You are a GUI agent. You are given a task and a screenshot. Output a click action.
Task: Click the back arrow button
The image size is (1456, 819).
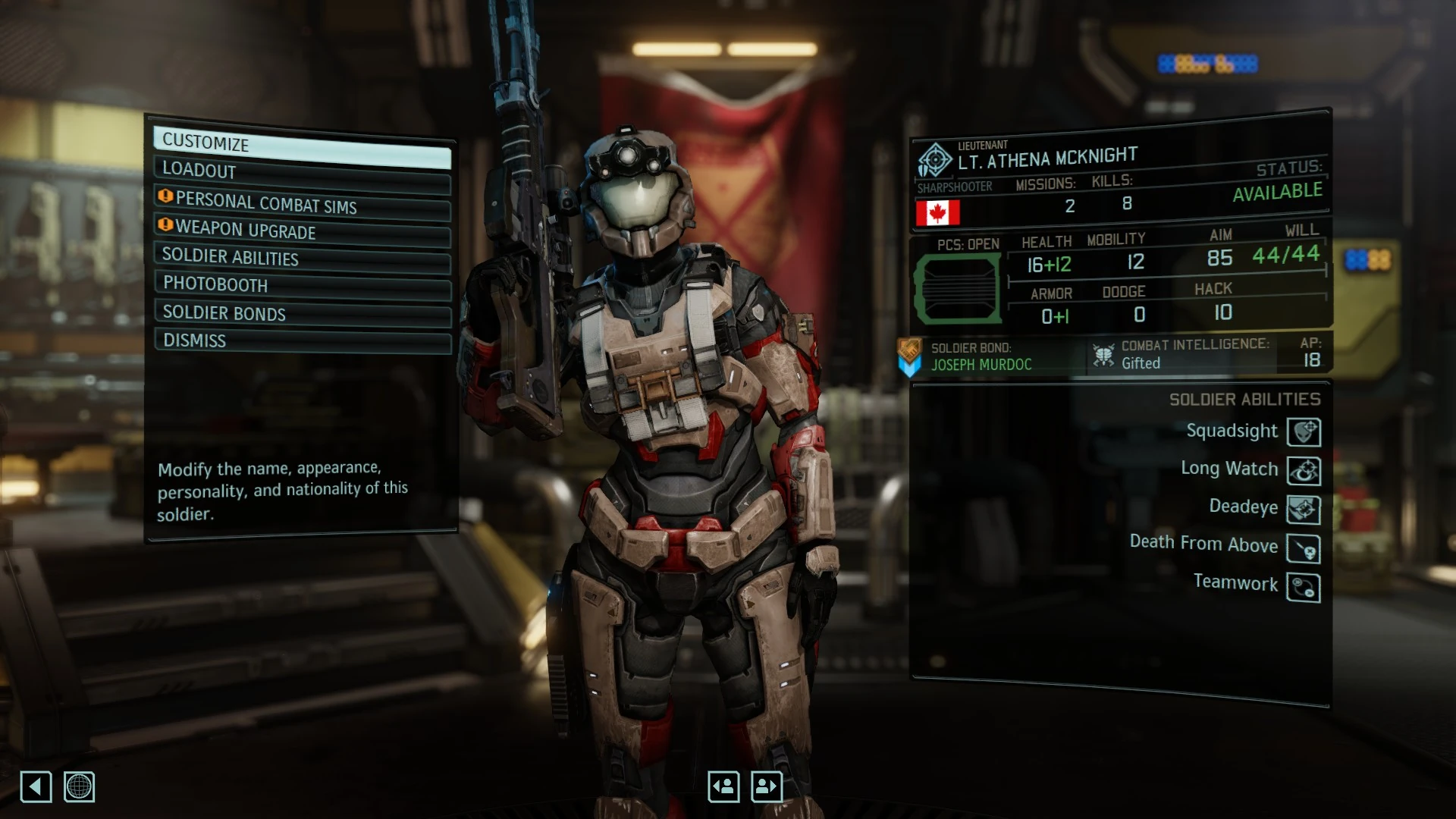tap(36, 786)
